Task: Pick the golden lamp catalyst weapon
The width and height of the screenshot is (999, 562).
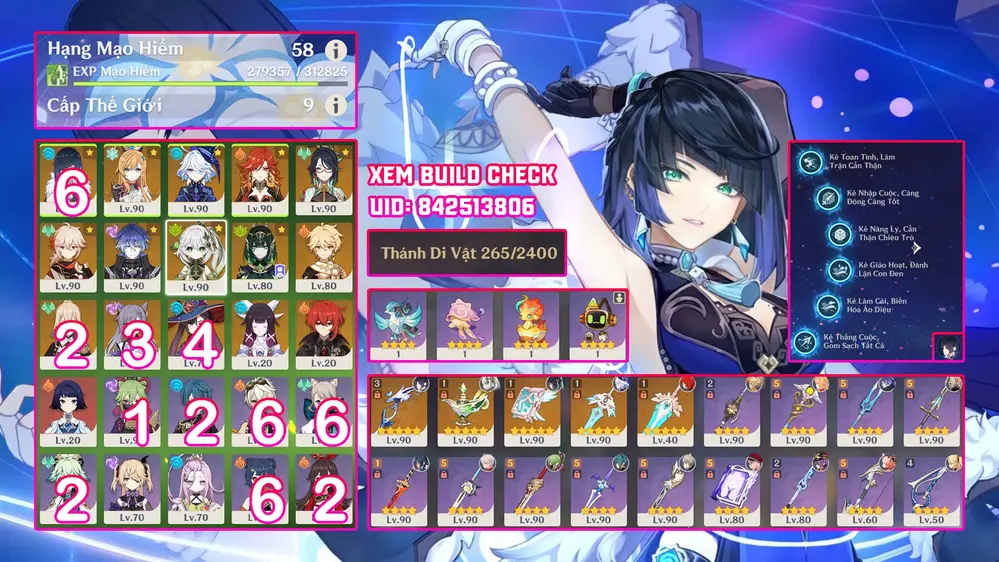Action: click(x=464, y=412)
